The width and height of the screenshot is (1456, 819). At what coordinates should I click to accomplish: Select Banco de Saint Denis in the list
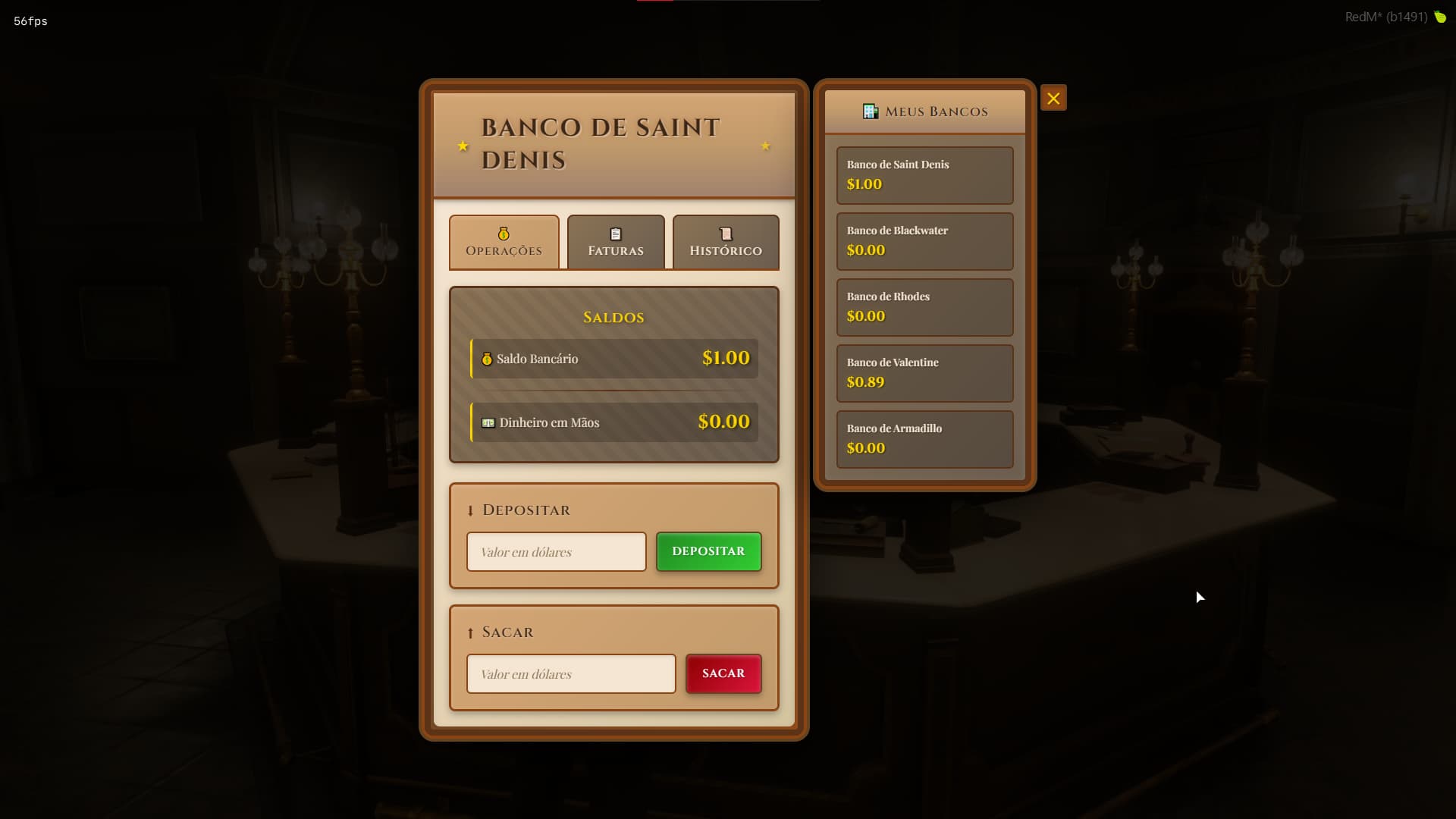click(x=924, y=175)
